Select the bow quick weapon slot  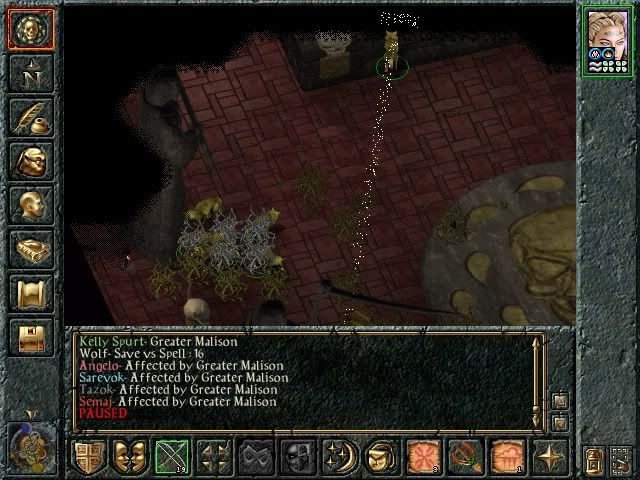[x=173, y=457]
